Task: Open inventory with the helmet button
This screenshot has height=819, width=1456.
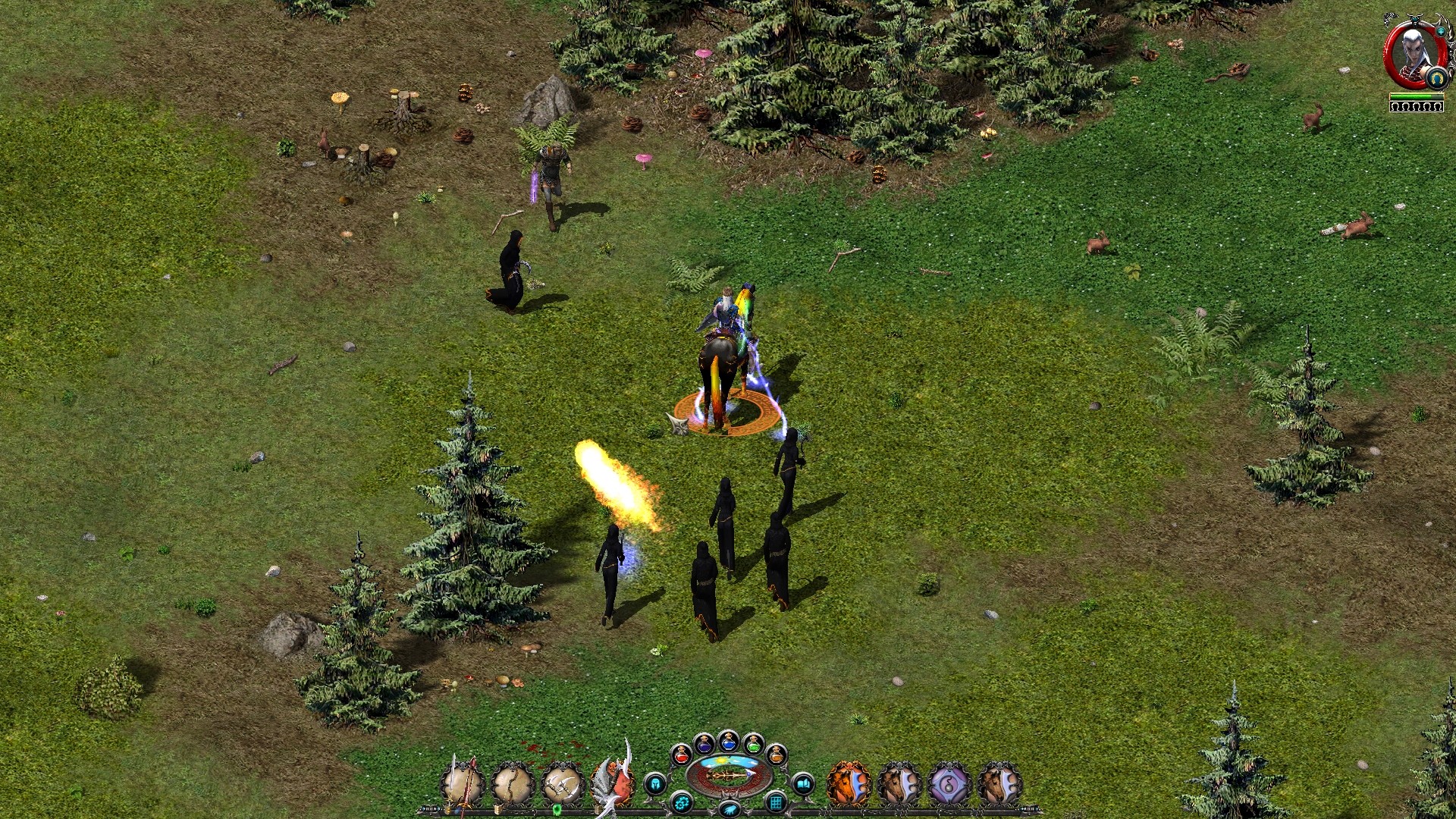Action: tap(656, 783)
